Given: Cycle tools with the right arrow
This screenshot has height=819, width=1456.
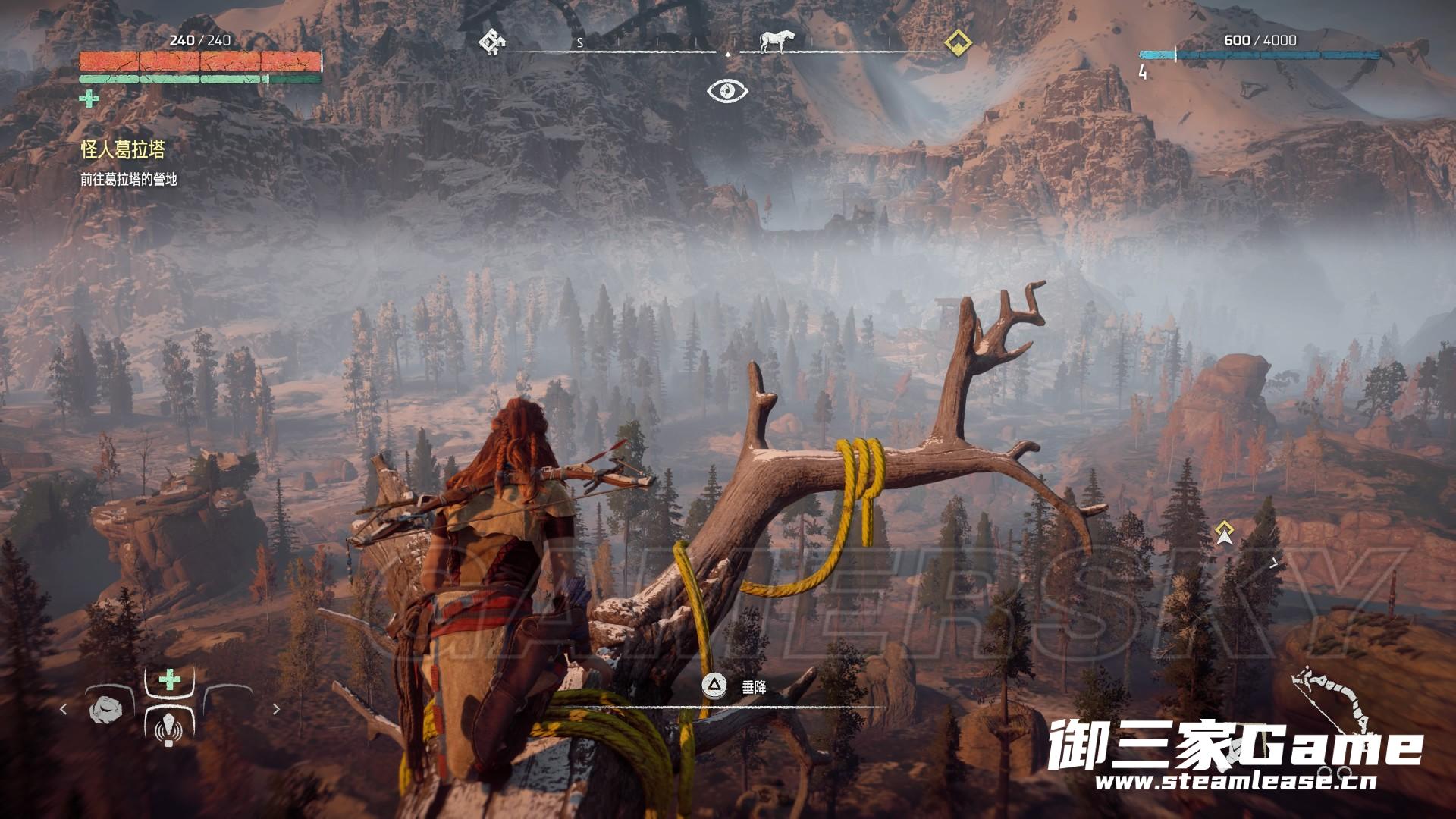Looking at the screenshot, I should pos(276,709).
